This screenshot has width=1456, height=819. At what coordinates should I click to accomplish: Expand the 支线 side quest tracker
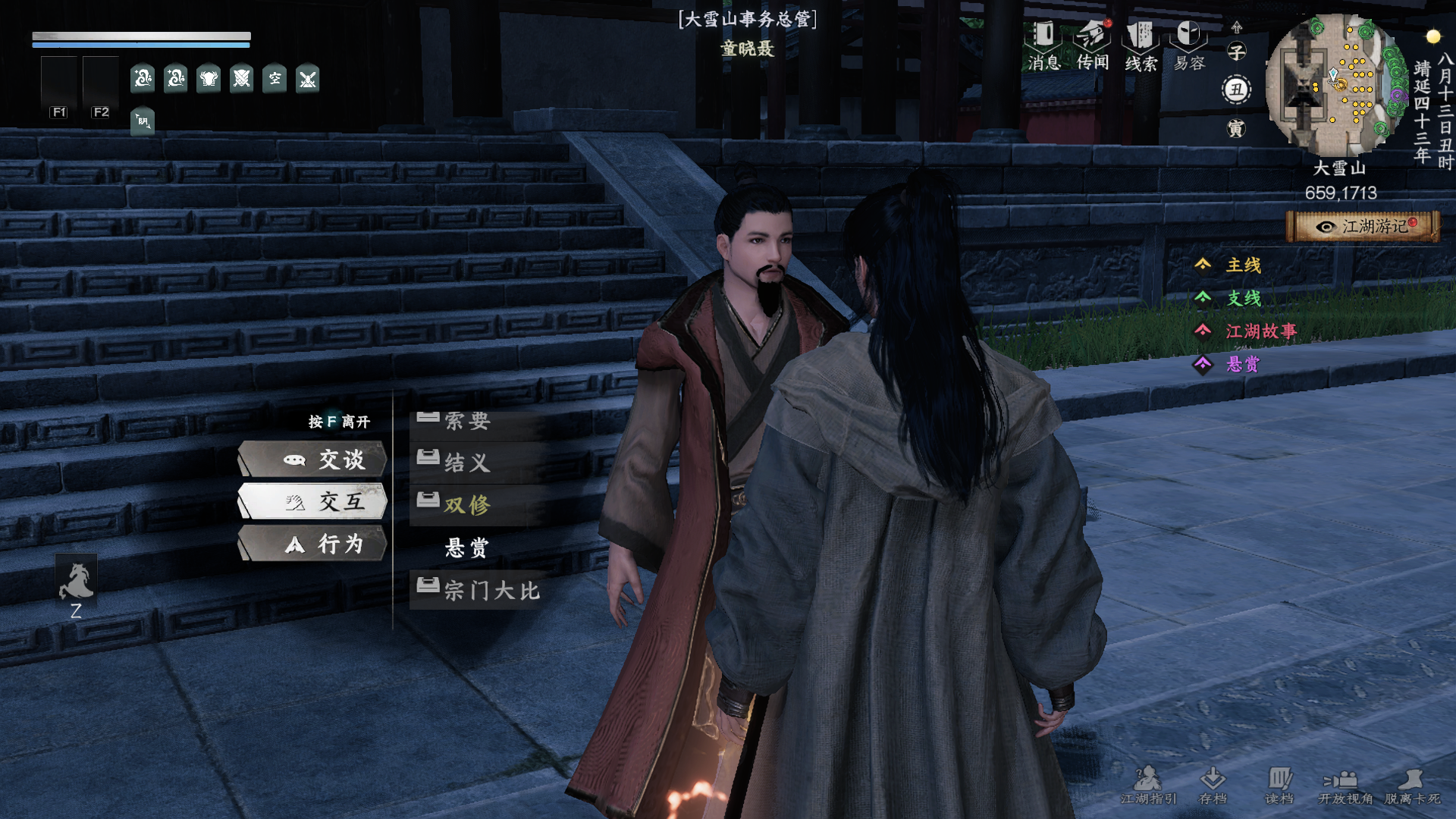(1243, 298)
